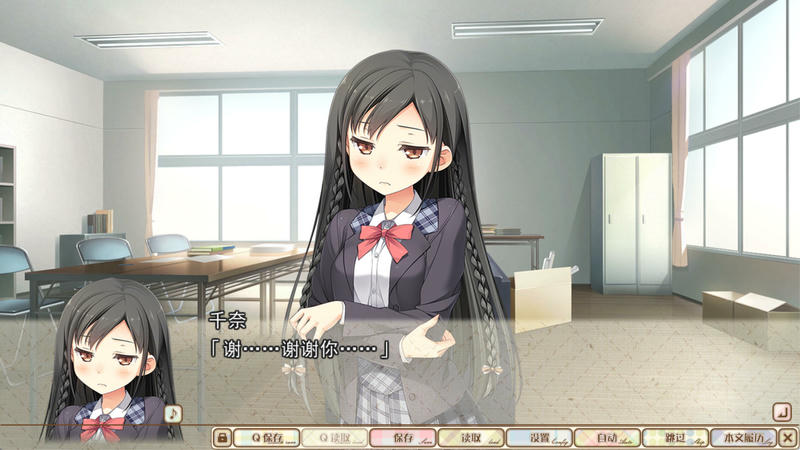Activate the 跳过 skip button
Screen dimensions: 800x450
(674, 437)
